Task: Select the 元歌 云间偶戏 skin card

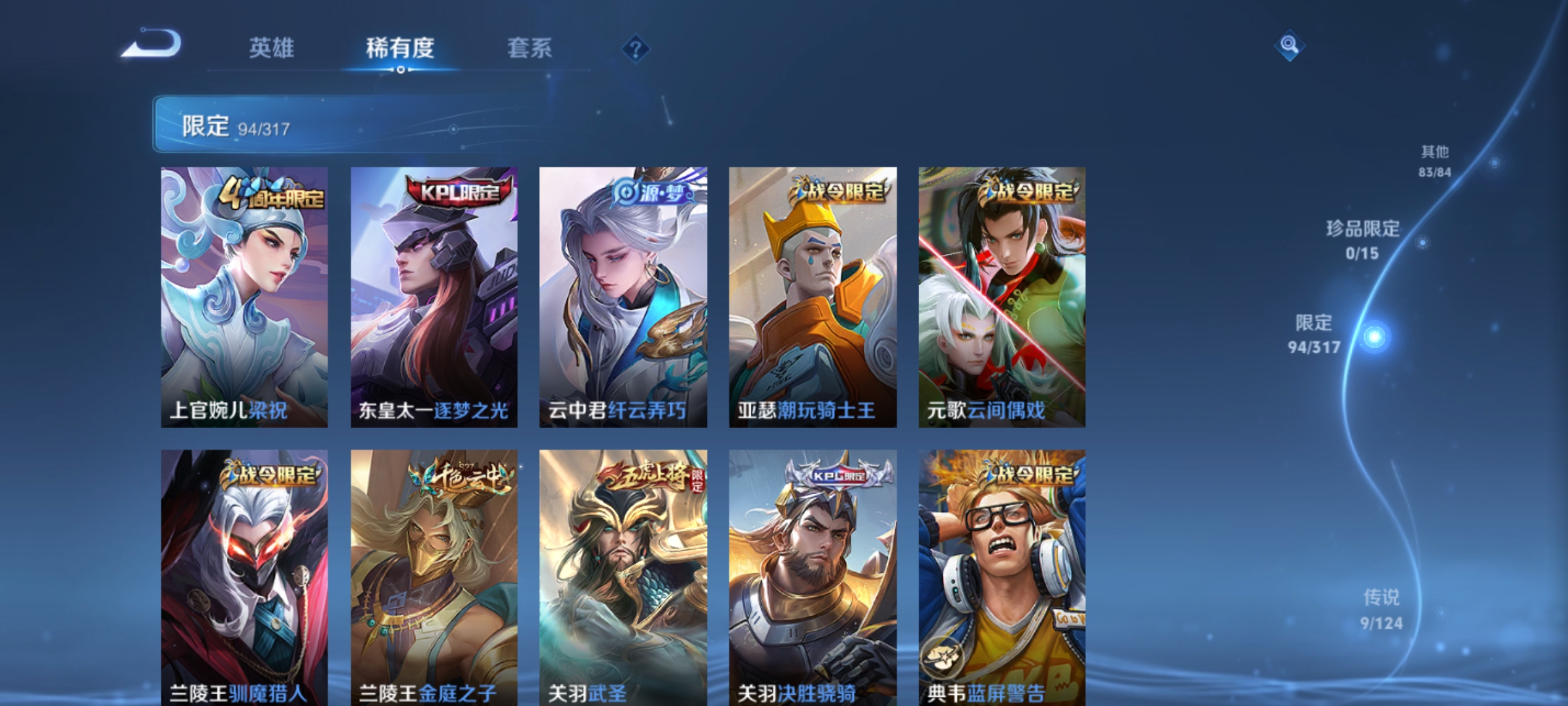Action: (x=1002, y=297)
